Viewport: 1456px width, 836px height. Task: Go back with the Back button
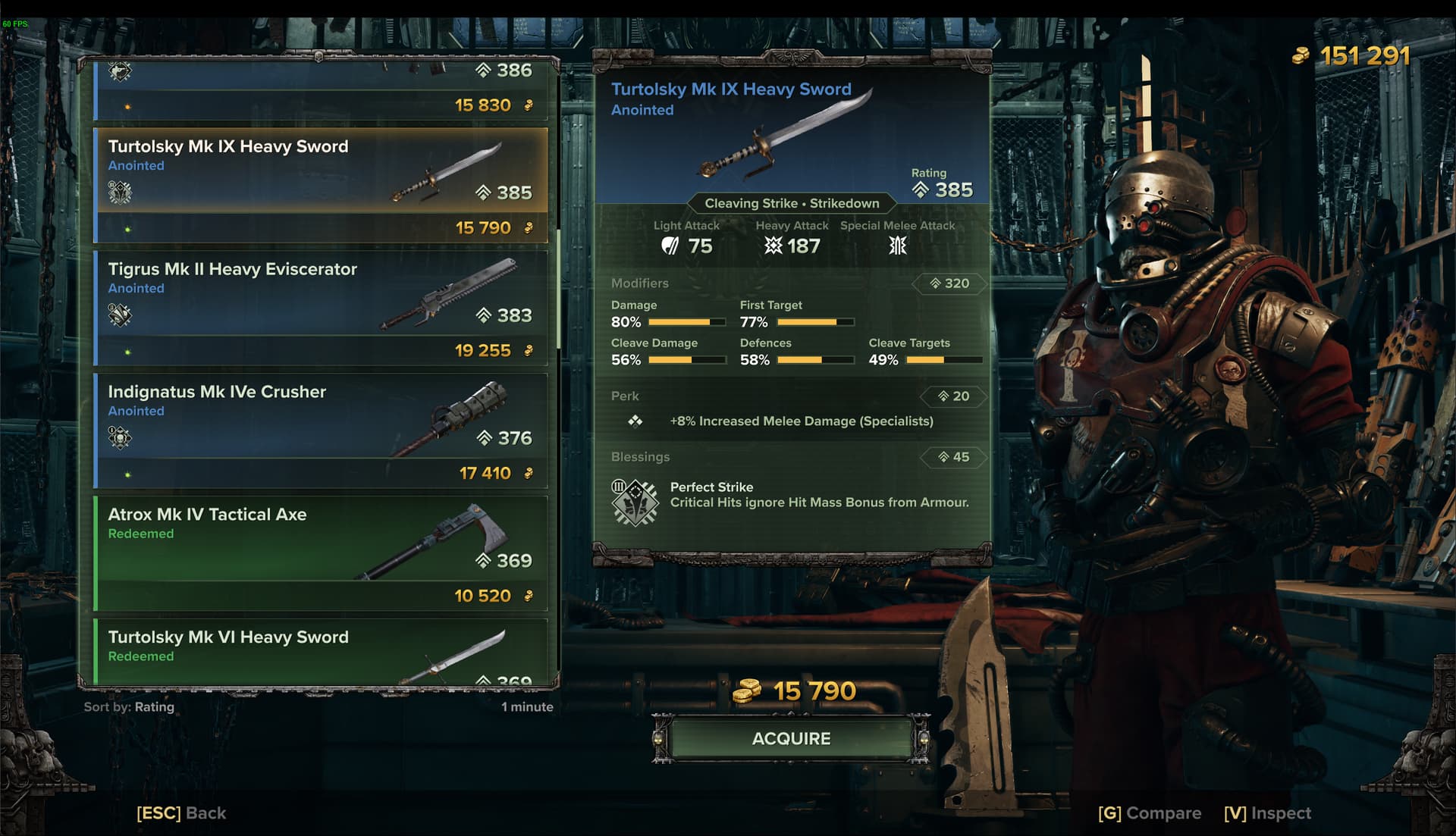(181, 813)
